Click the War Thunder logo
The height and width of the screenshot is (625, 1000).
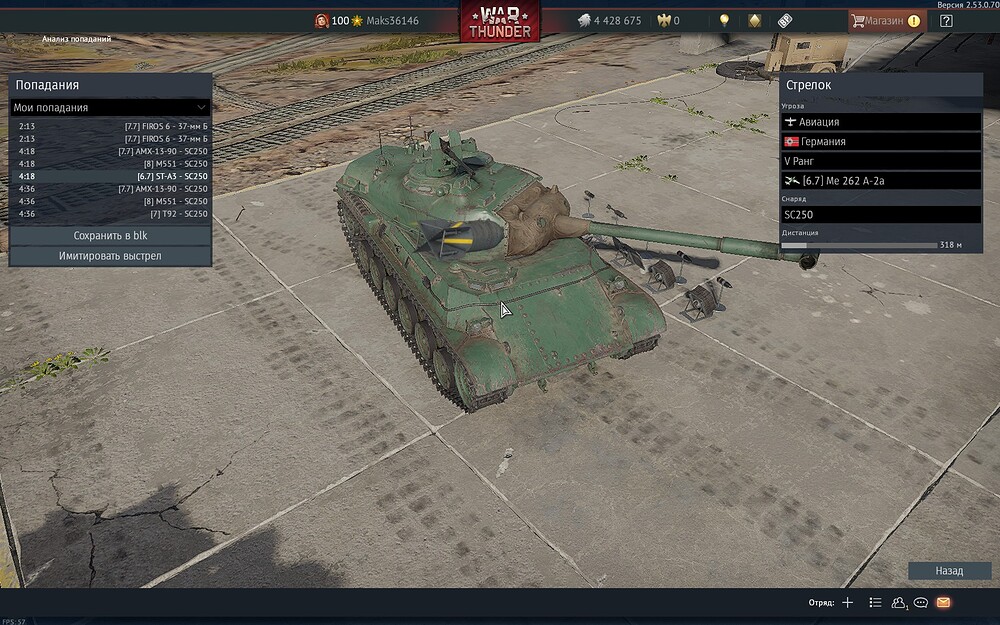click(499, 21)
